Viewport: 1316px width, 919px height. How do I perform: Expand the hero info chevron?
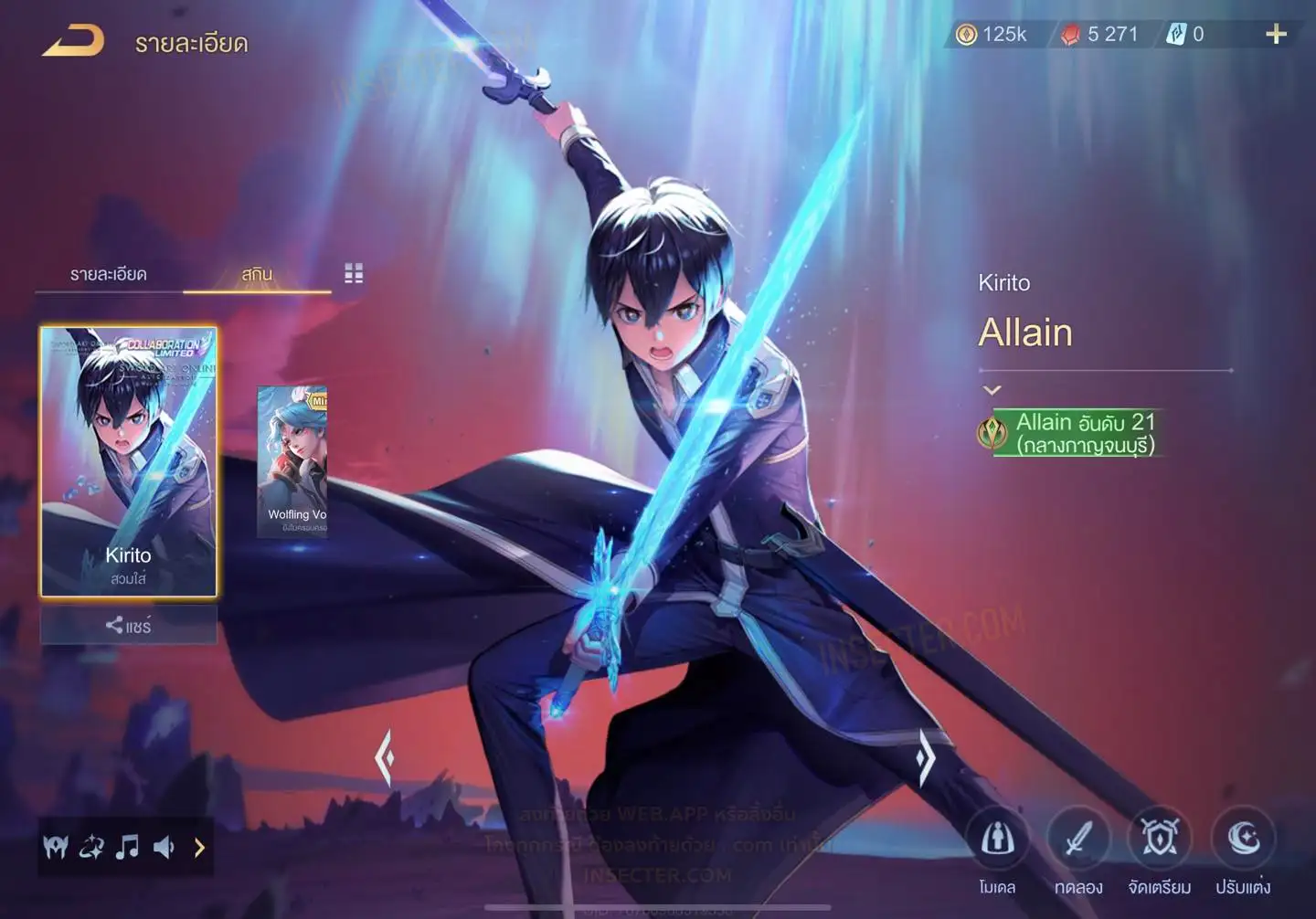[x=992, y=390]
